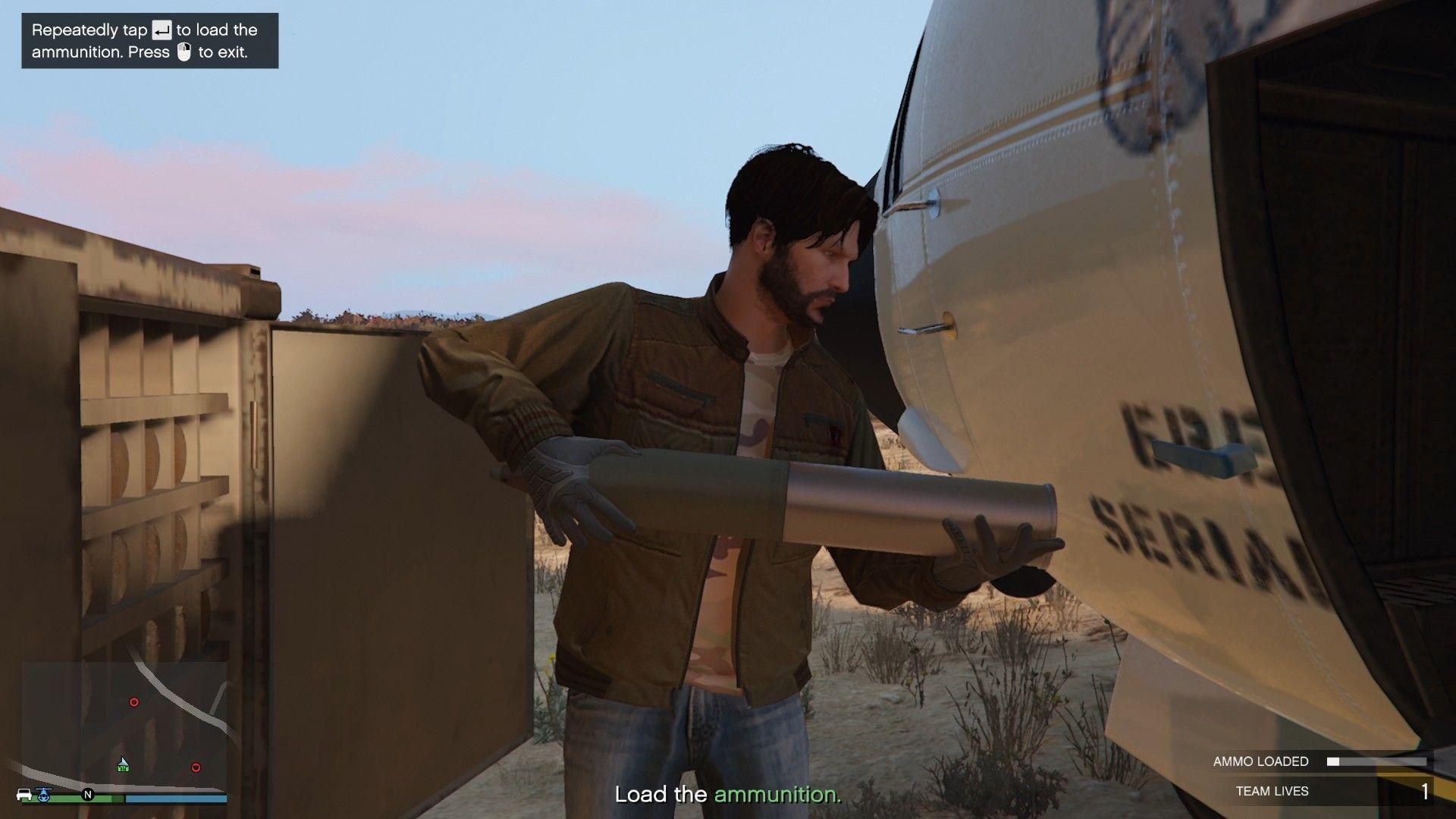Image resolution: width=1456 pixels, height=819 pixels.
Task: Click the vehicle icon beside the minimap
Action: pos(24,794)
